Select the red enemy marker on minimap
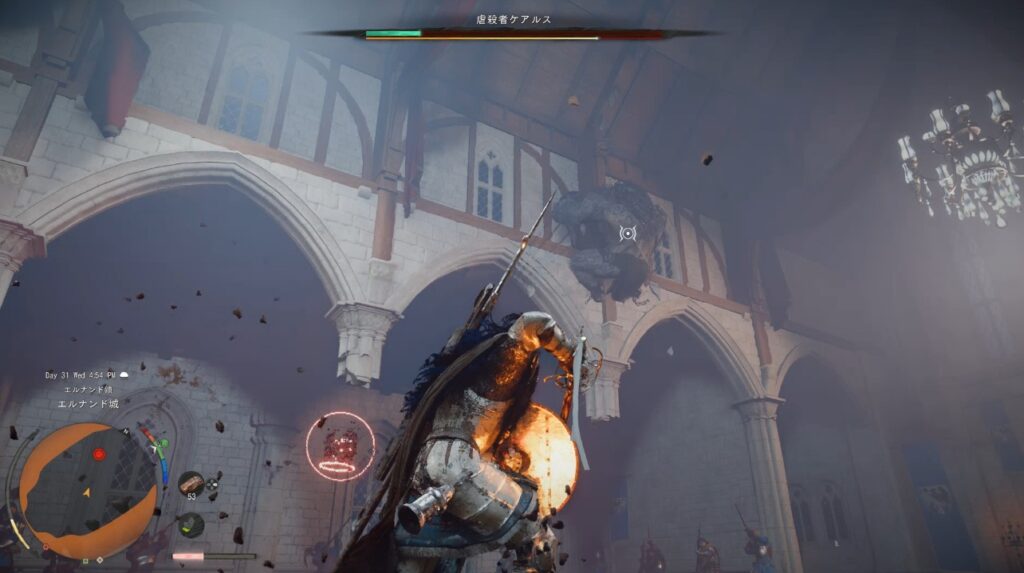The width and height of the screenshot is (1024, 573). coord(98,455)
